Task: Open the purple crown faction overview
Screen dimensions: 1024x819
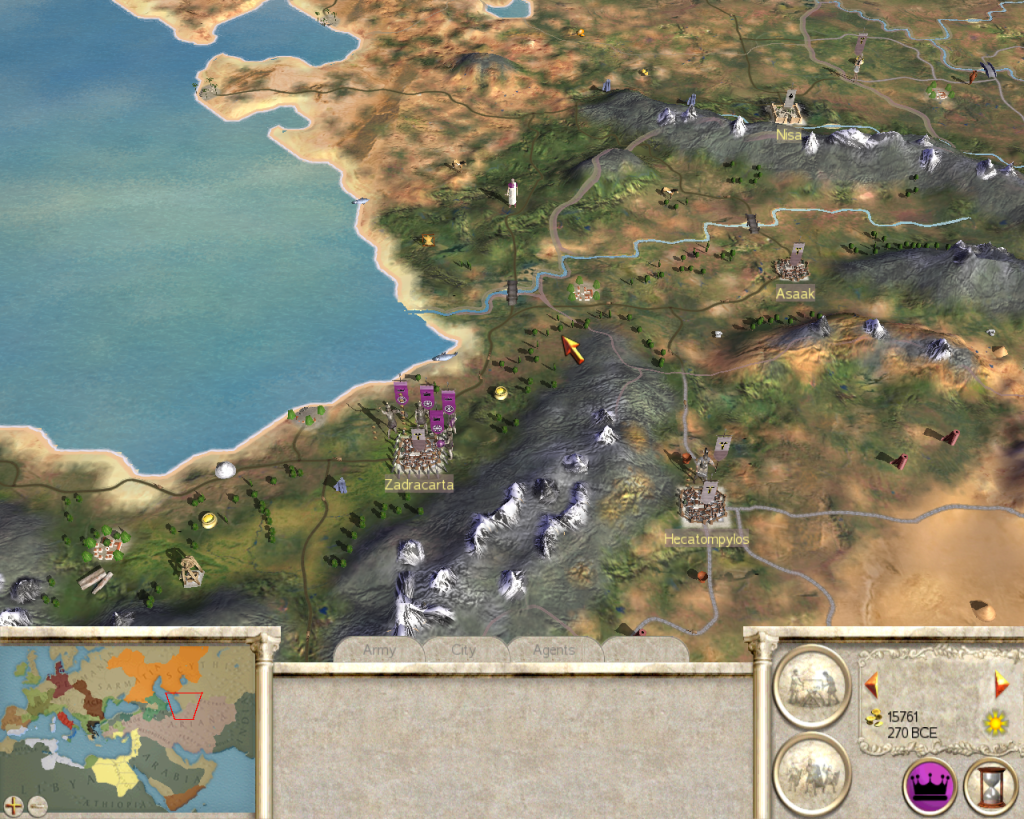Action: point(930,785)
